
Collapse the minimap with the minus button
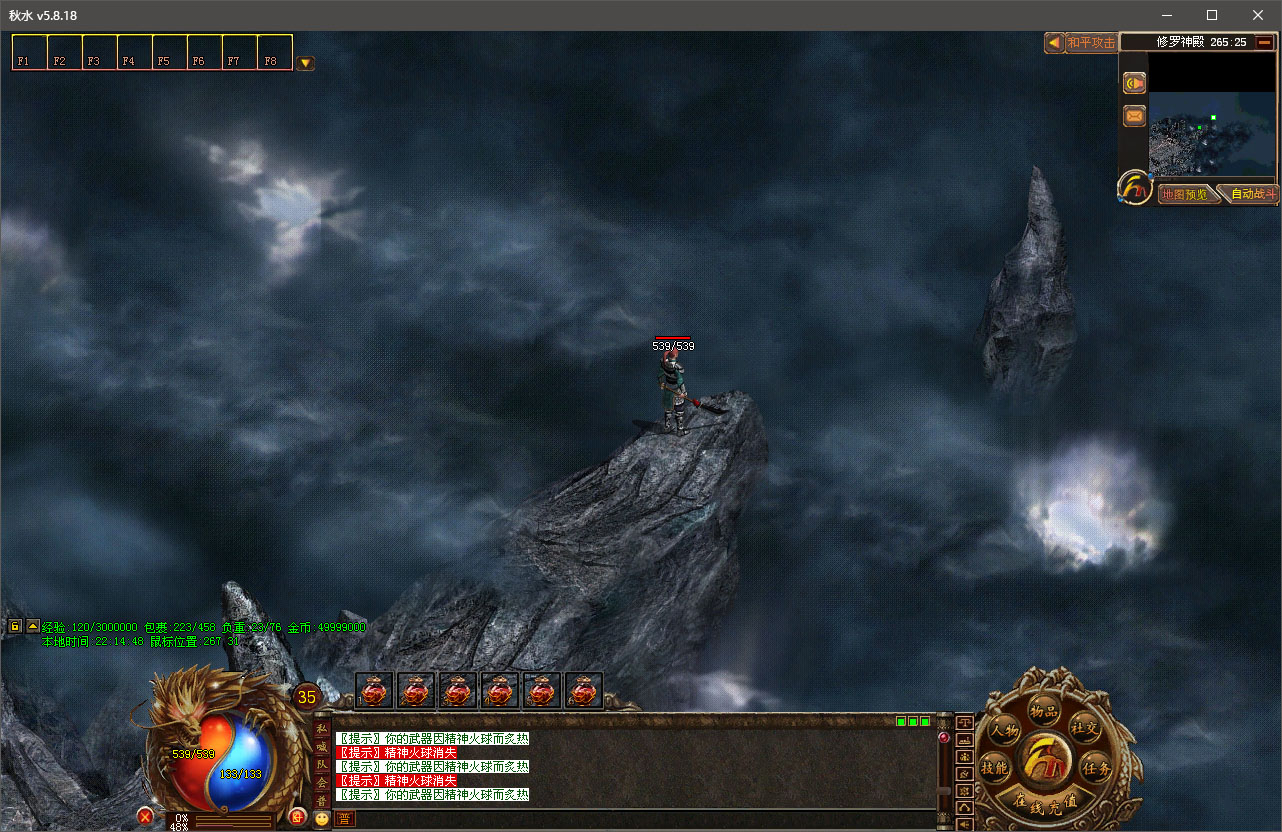[1265, 42]
